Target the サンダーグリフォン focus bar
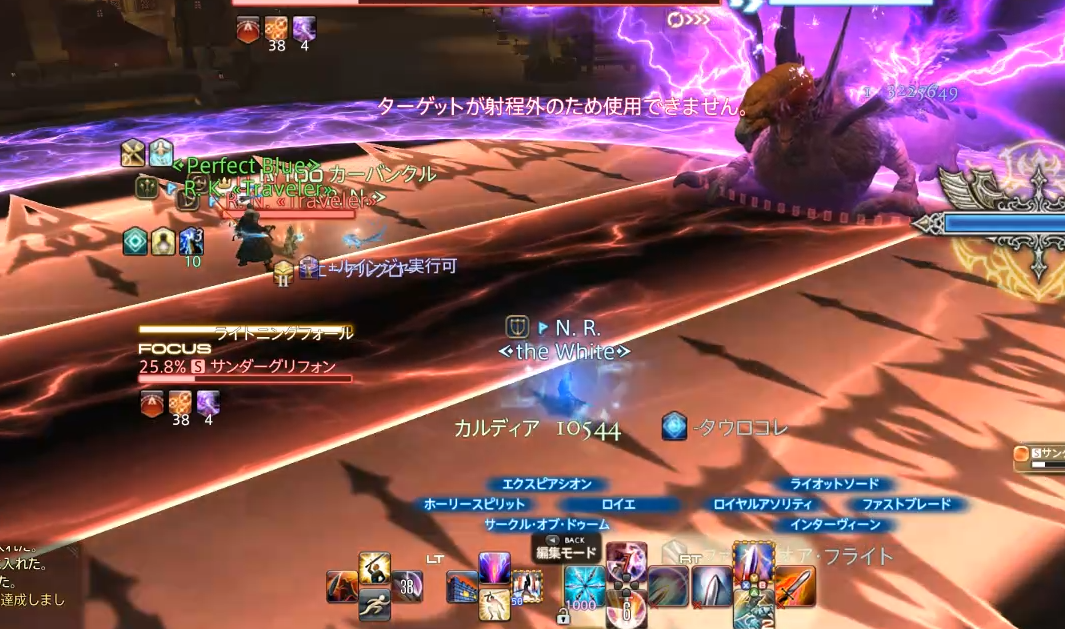 point(245,378)
